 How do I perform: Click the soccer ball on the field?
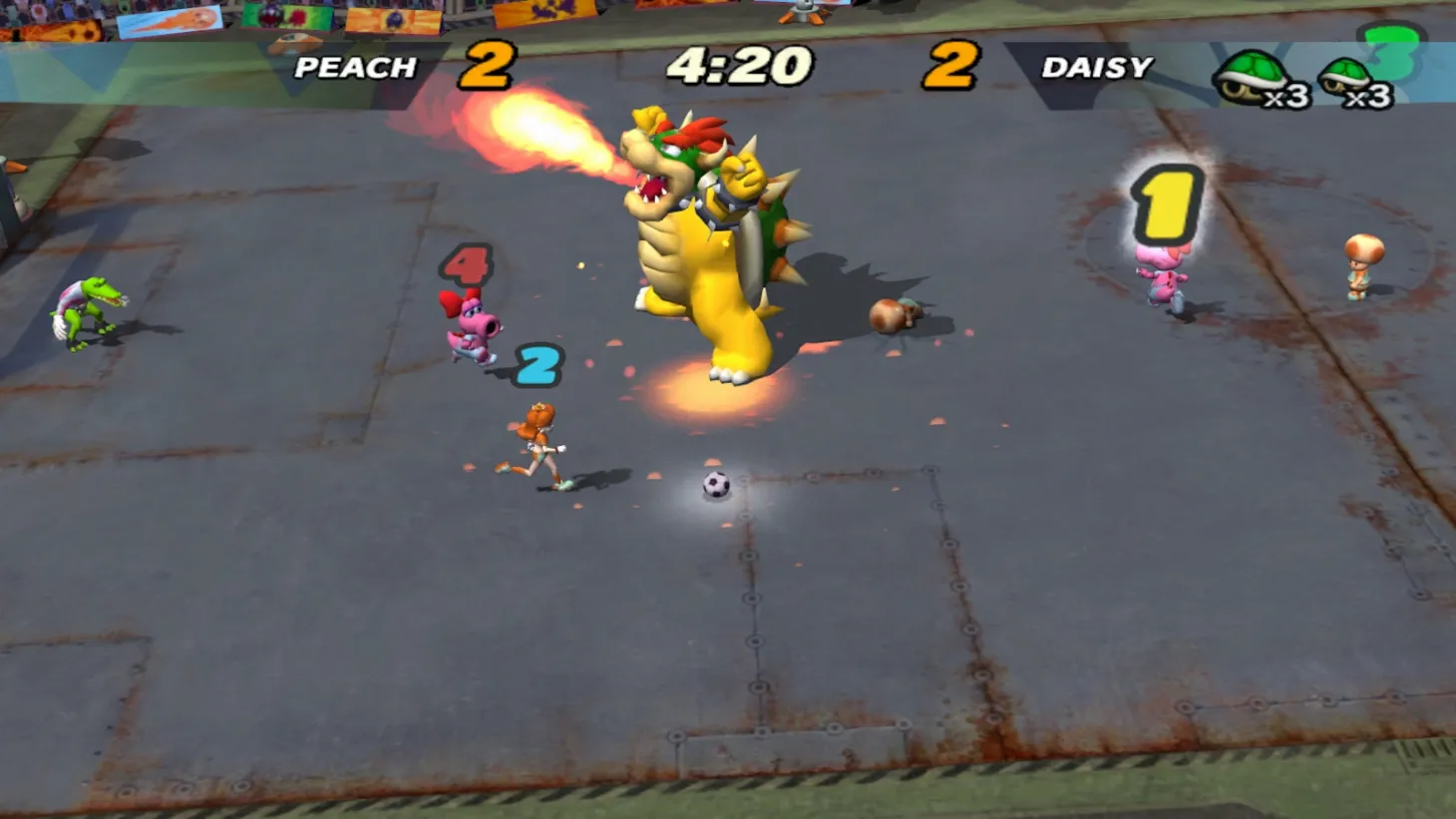pyautogui.click(x=716, y=483)
